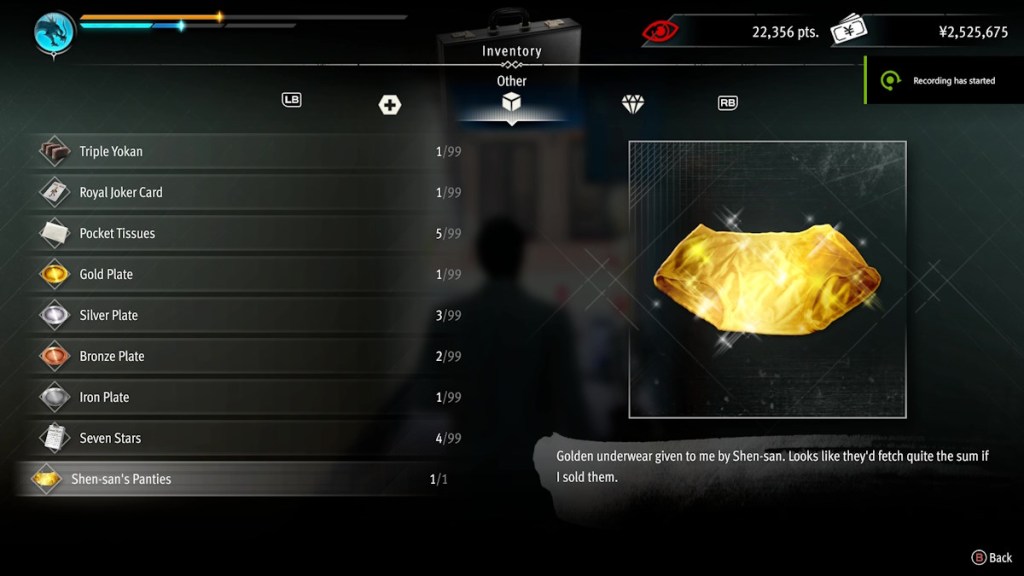Pick the Gold Plate item
Viewport: 1024px width, 576px height.
click(240, 274)
